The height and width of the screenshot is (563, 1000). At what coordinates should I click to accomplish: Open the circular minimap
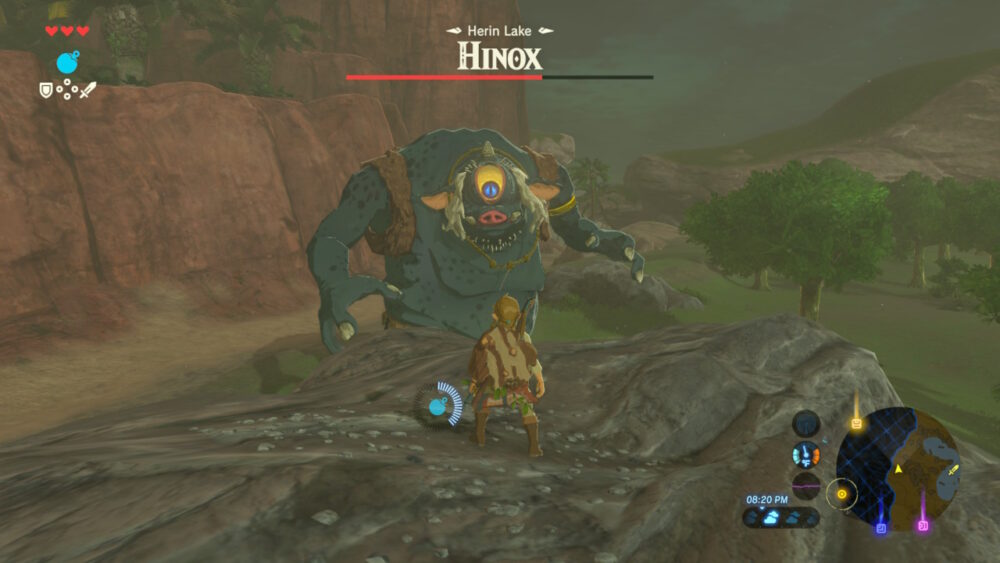click(898, 468)
